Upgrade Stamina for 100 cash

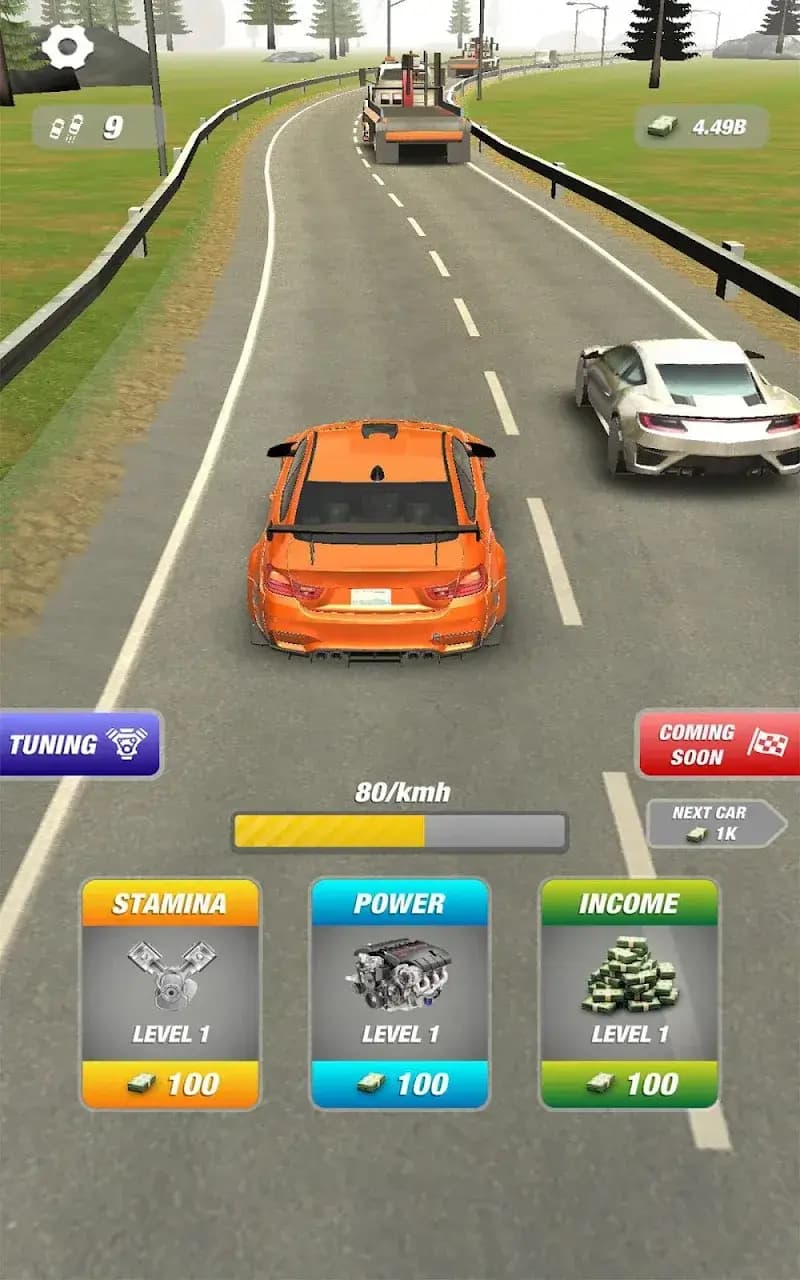pyautogui.click(x=170, y=1083)
